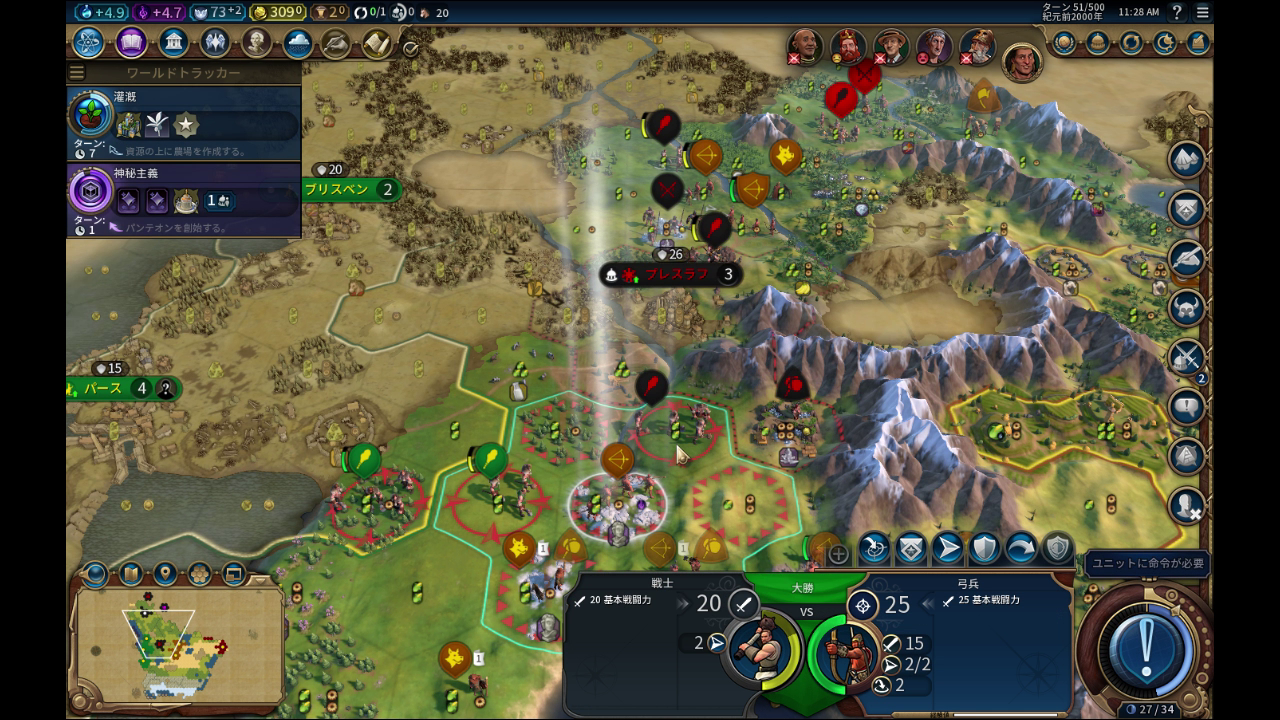Open the world rankings laurel globe icon

1064,43
